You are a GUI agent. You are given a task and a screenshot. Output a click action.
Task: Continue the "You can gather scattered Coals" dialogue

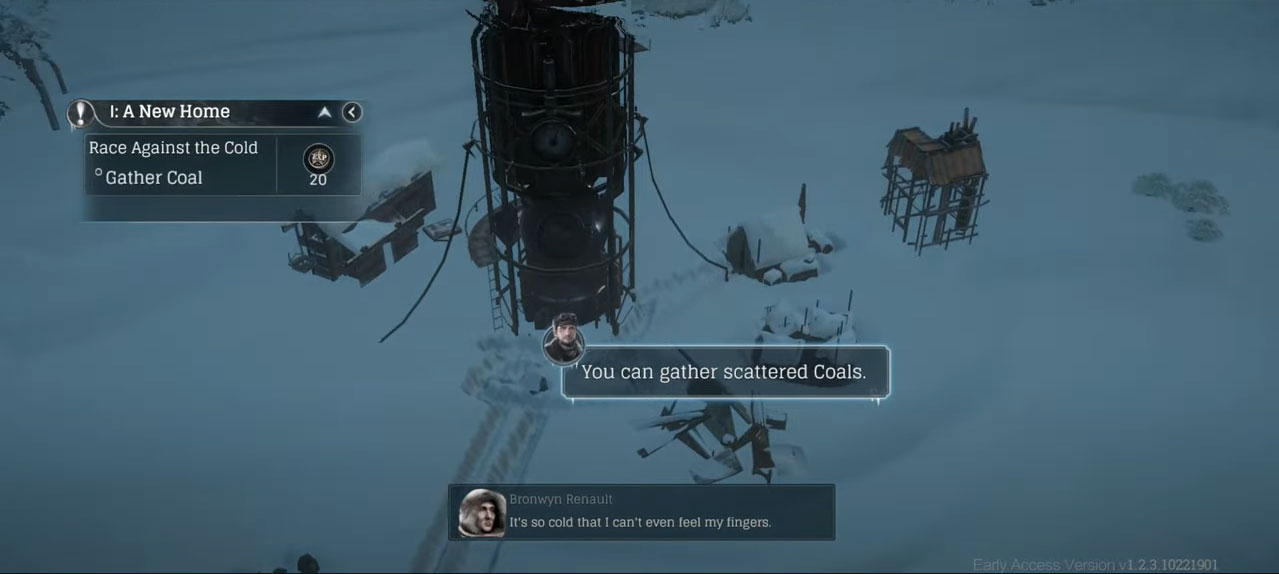click(x=724, y=372)
